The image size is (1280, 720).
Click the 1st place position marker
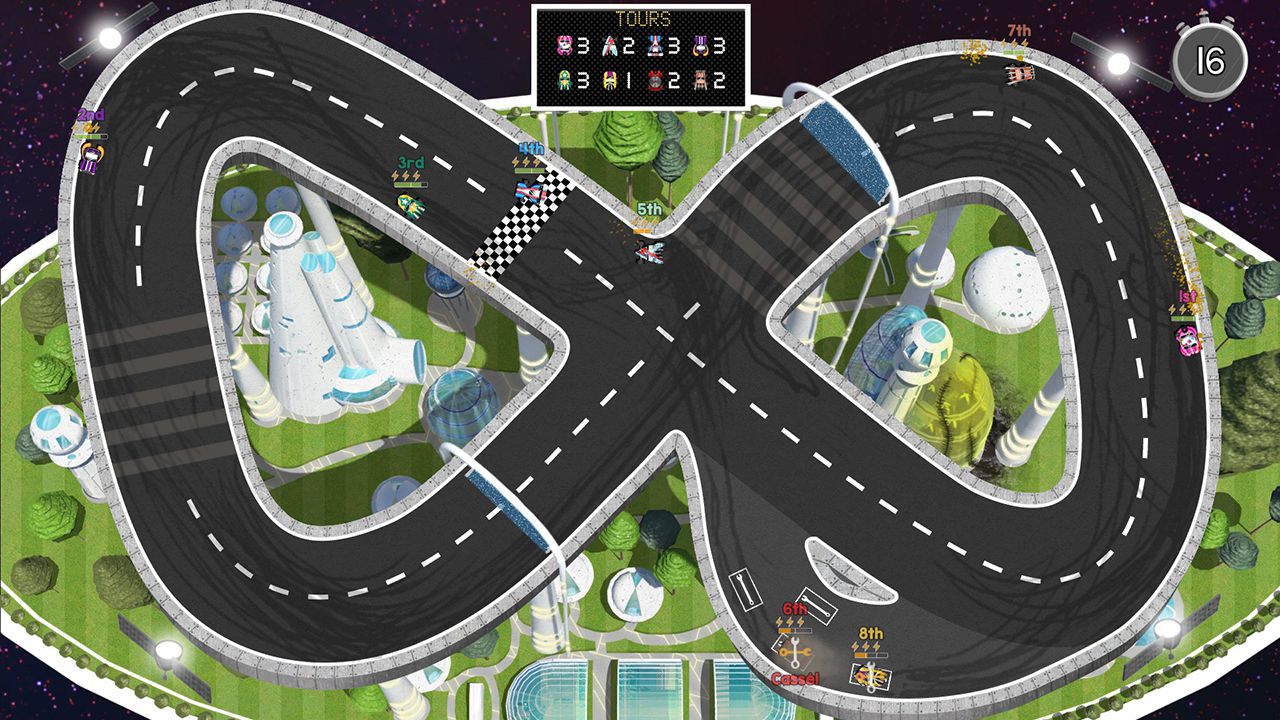(x=1188, y=297)
